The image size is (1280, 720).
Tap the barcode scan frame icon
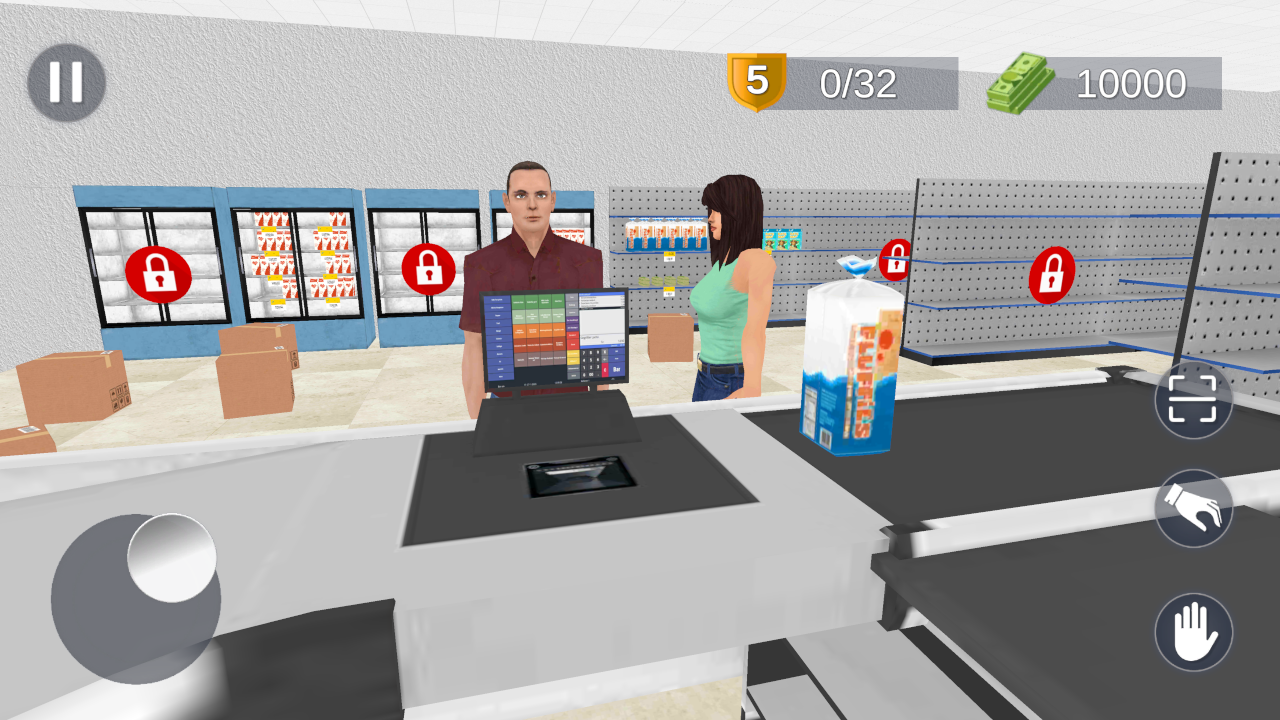(1193, 398)
